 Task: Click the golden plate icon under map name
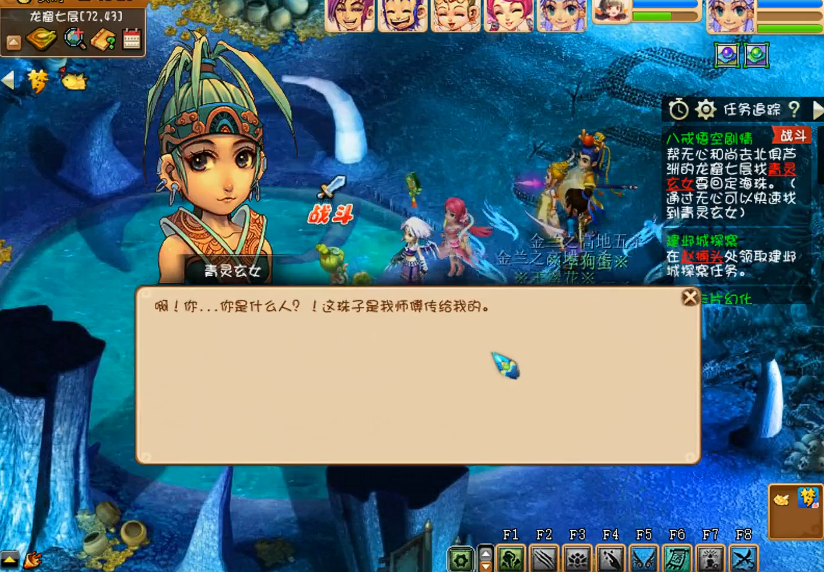coord(42,39)
